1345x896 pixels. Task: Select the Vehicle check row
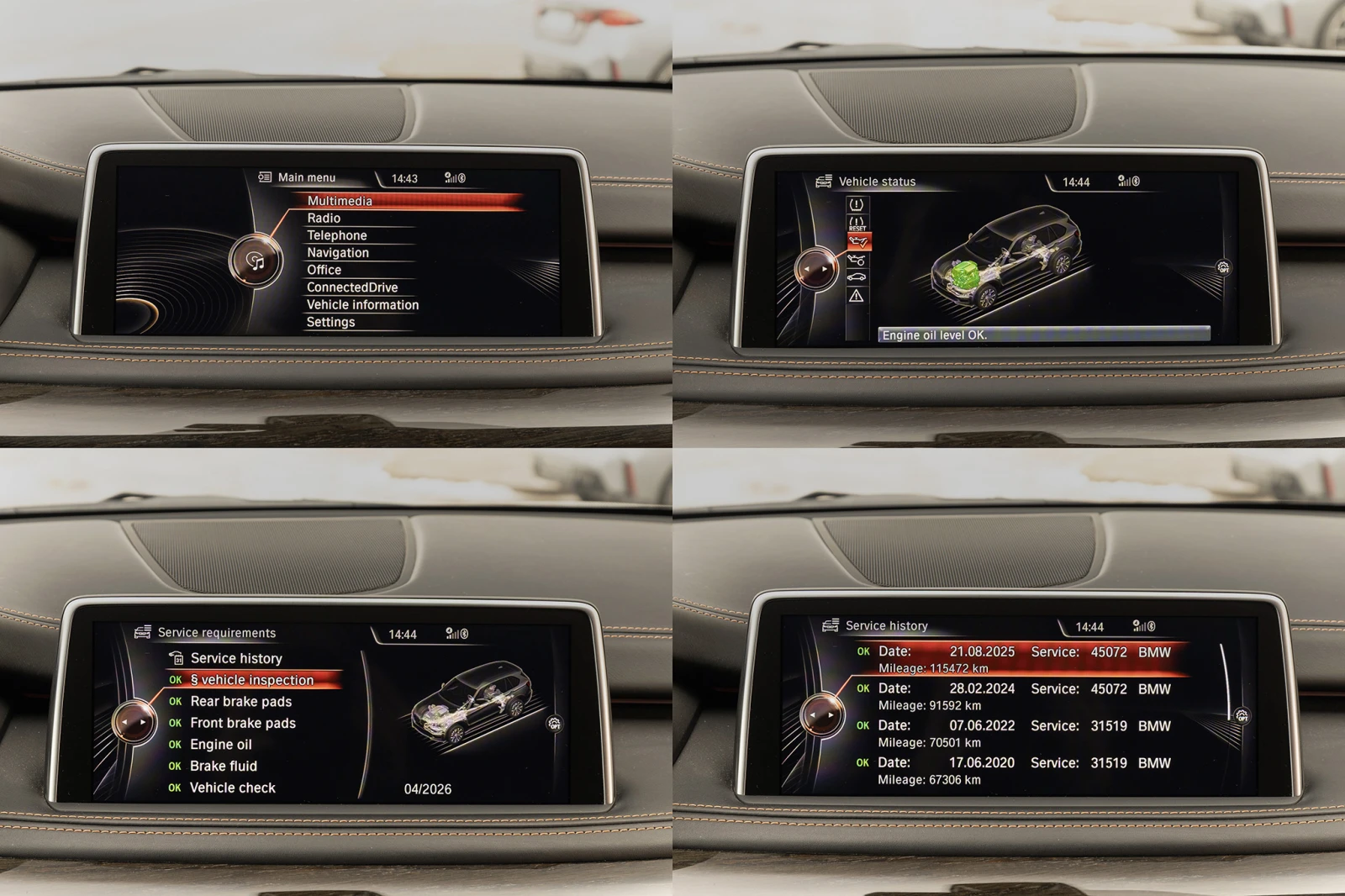(x=232, y=788)
